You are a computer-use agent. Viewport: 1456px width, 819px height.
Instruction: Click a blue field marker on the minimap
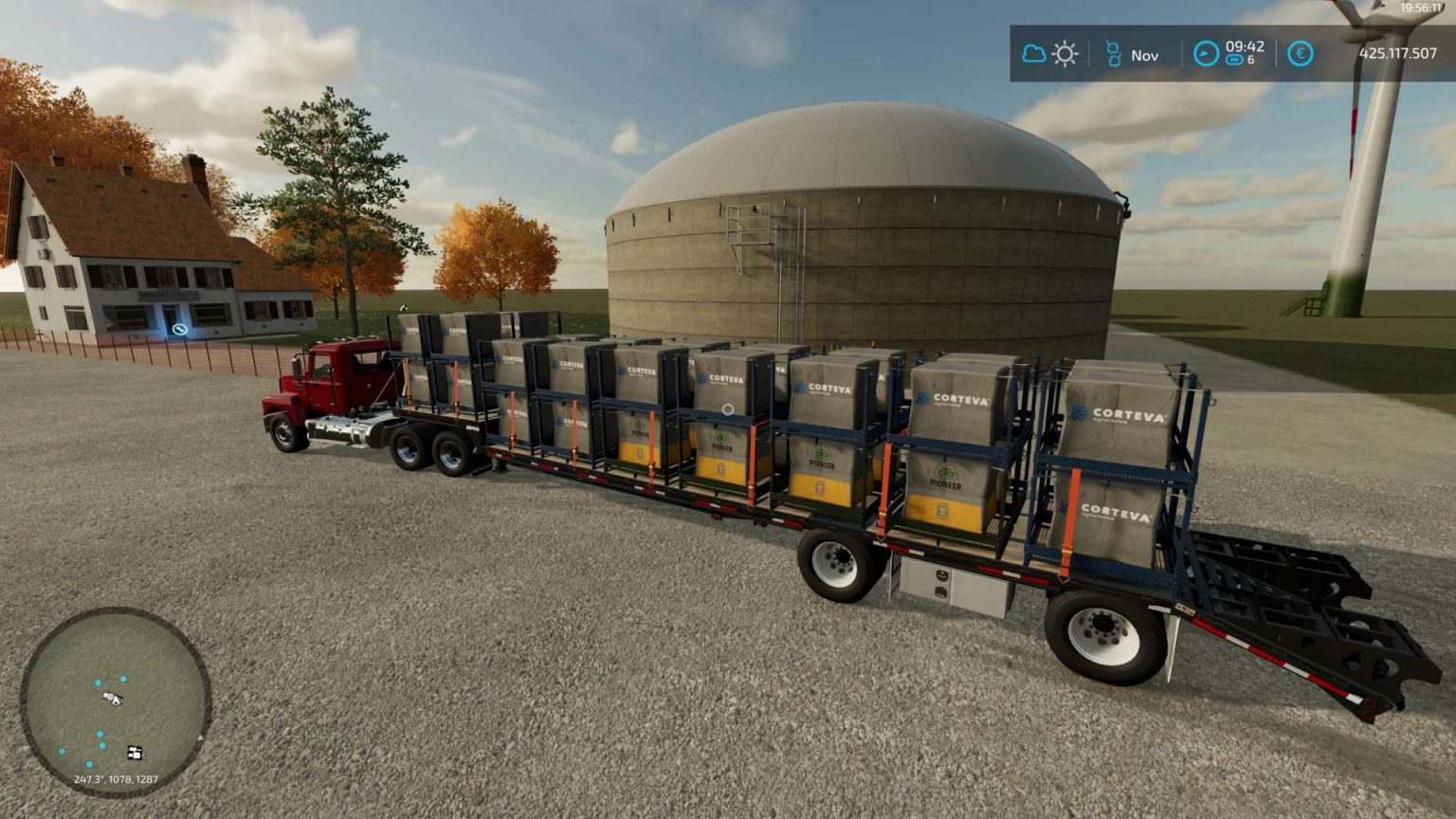coord(99,682)
